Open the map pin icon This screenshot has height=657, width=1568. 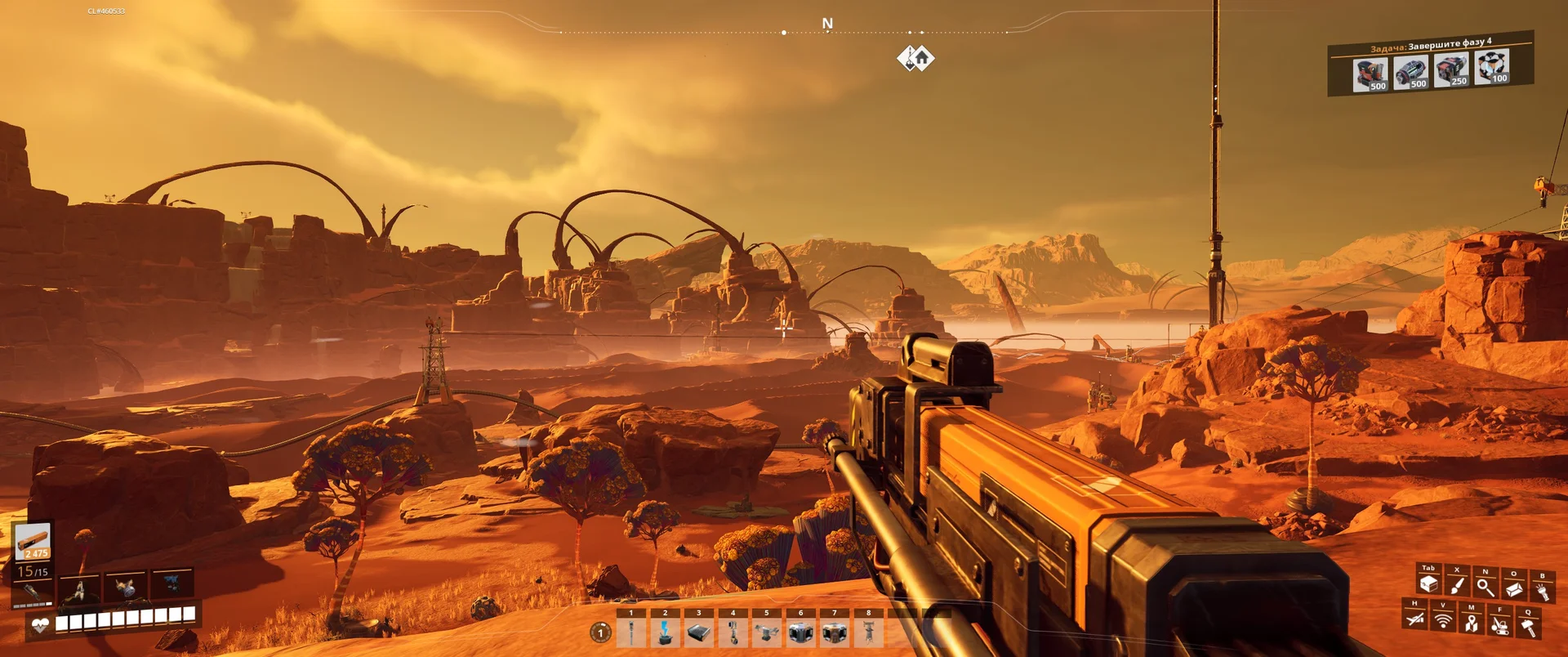coord(1472,623)
